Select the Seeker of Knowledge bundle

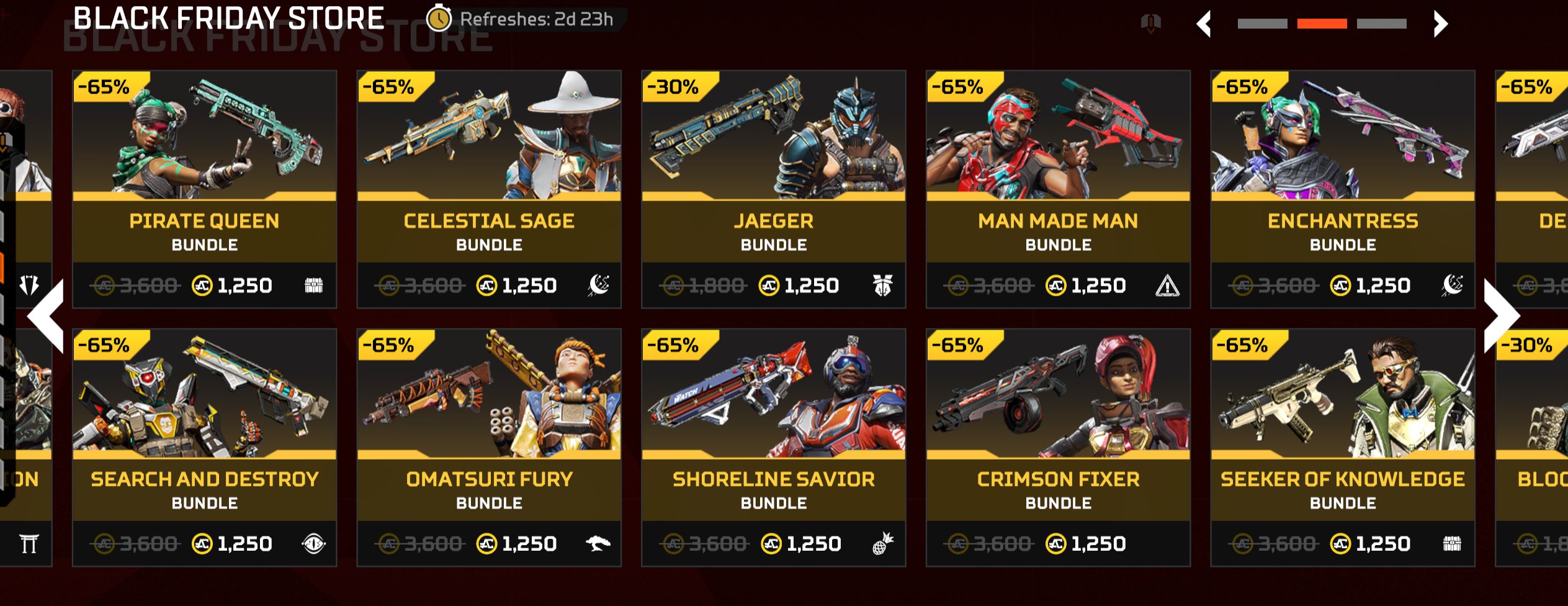[x=1342, y=448]
